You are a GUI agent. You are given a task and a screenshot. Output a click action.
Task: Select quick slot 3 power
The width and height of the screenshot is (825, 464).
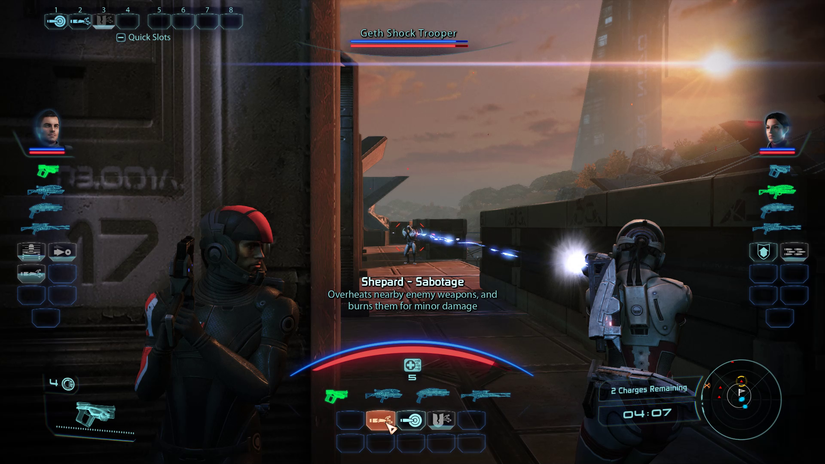pos(104,21)
